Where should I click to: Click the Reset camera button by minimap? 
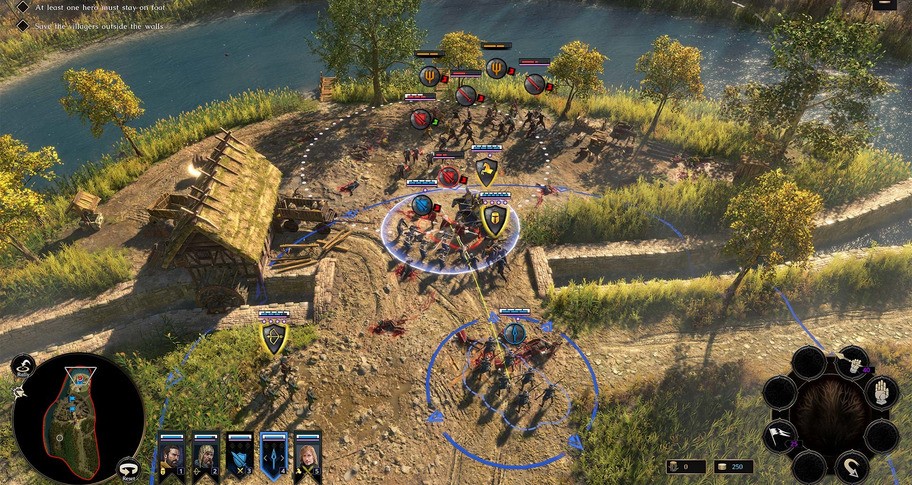129,469
